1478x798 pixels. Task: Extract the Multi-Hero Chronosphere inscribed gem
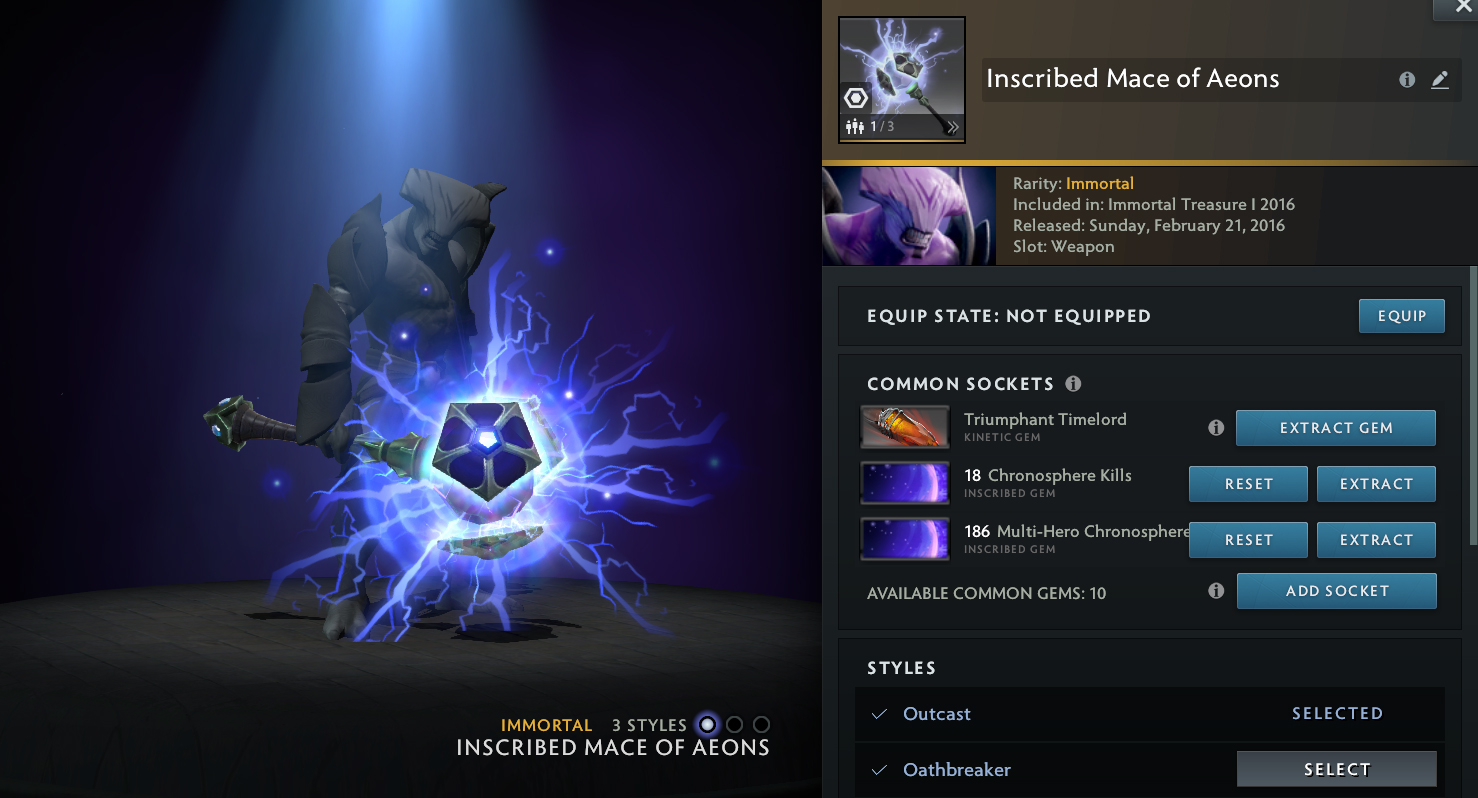tap(1376, 540)
